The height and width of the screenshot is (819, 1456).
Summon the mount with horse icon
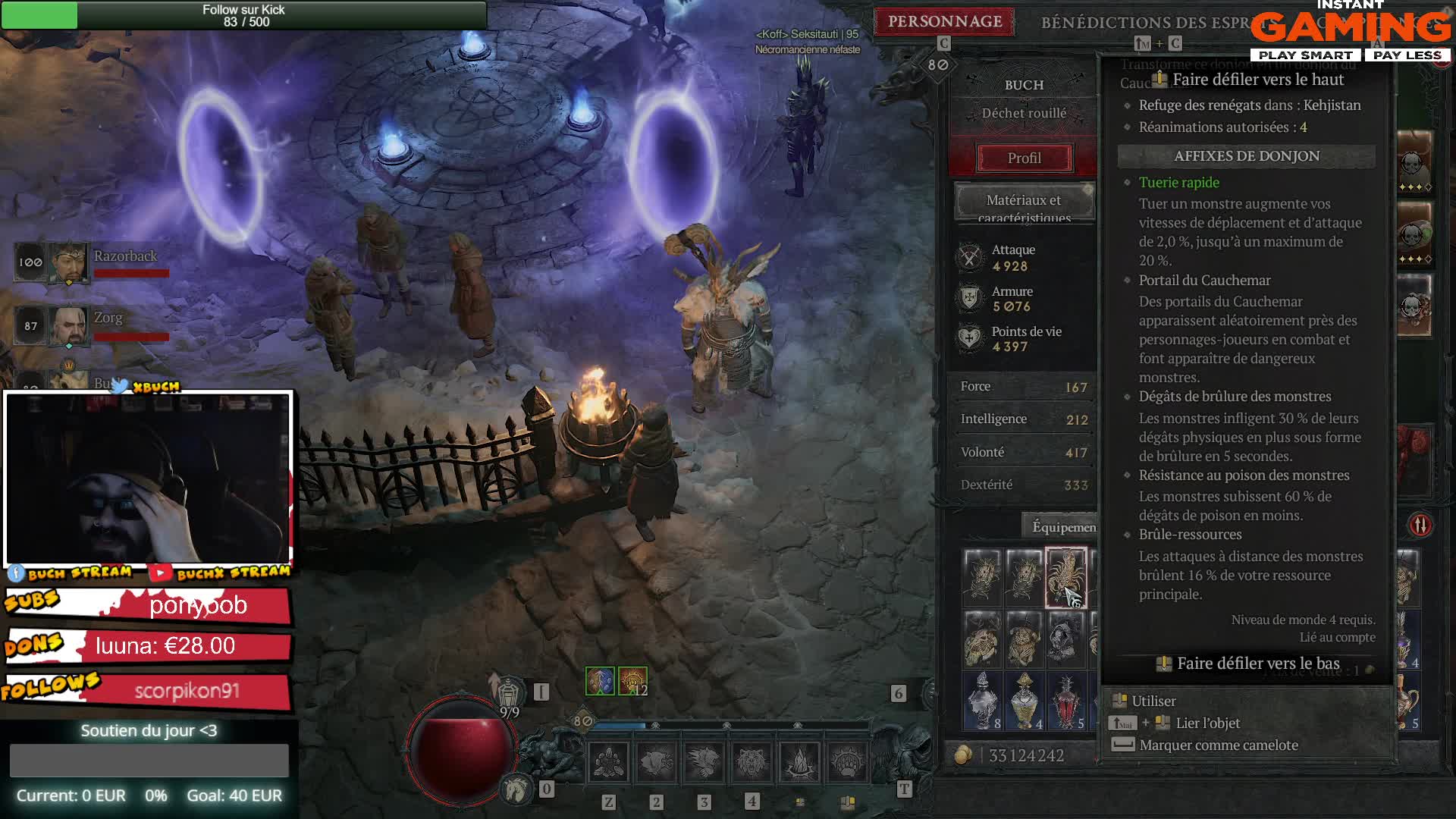tap(517, 789)
